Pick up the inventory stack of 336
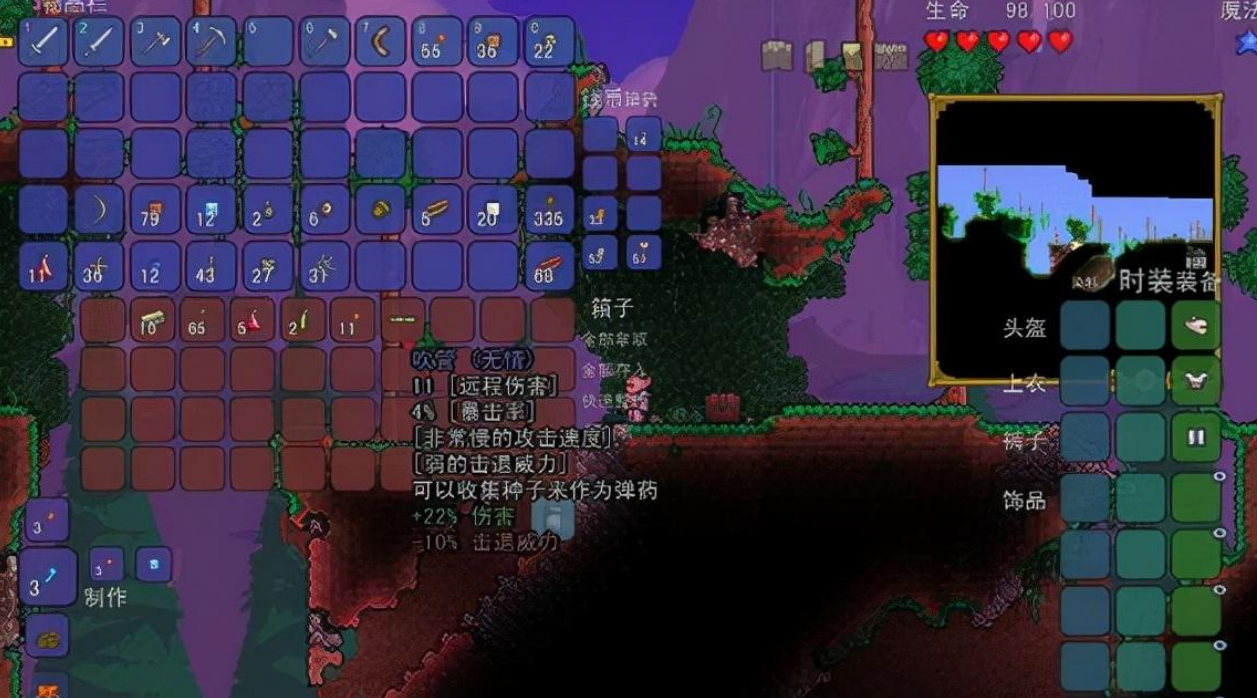This screenshot has height=698, width=1257. 549,210
